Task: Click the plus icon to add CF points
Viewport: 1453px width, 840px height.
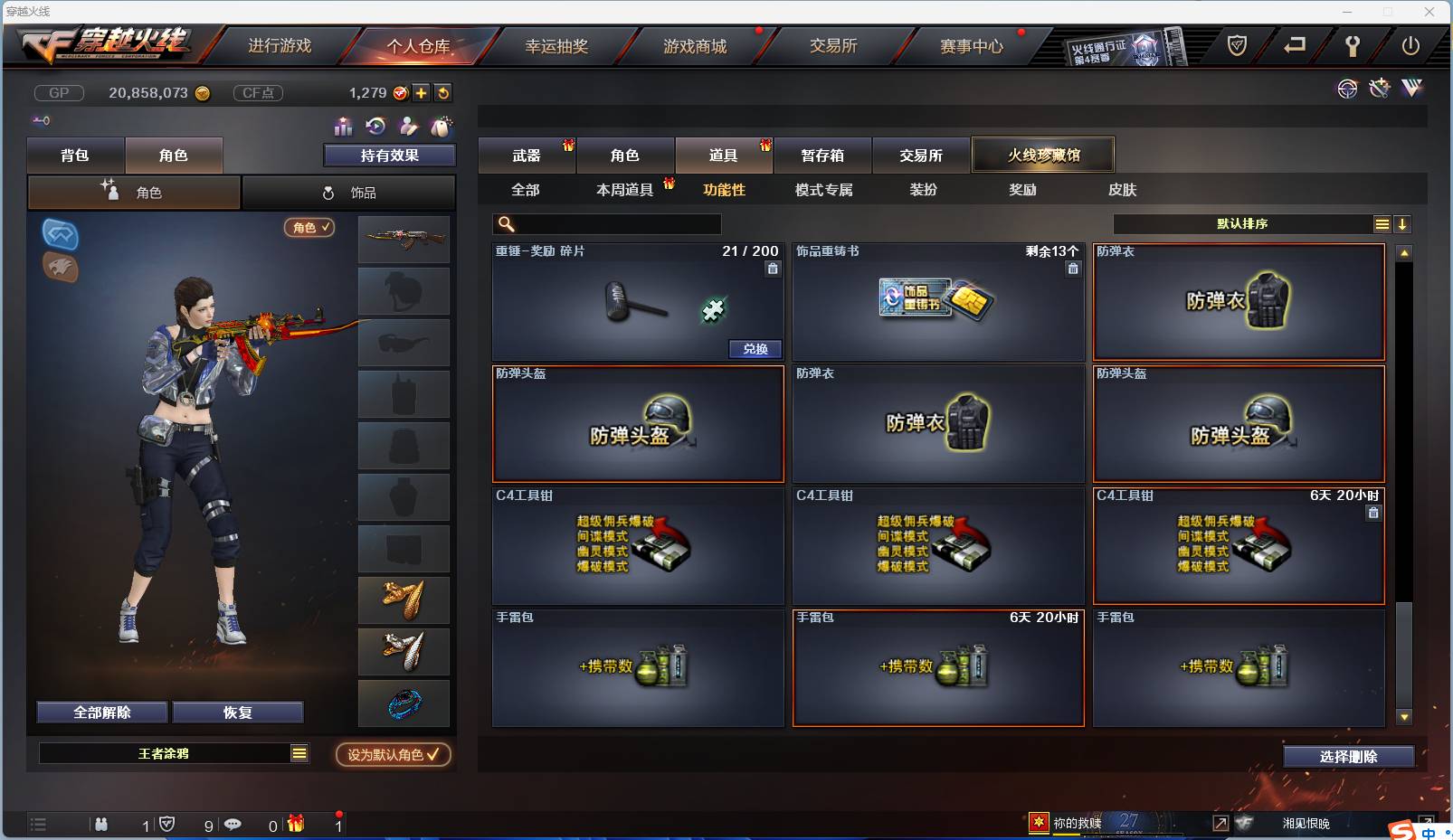Action: (422, 92)
